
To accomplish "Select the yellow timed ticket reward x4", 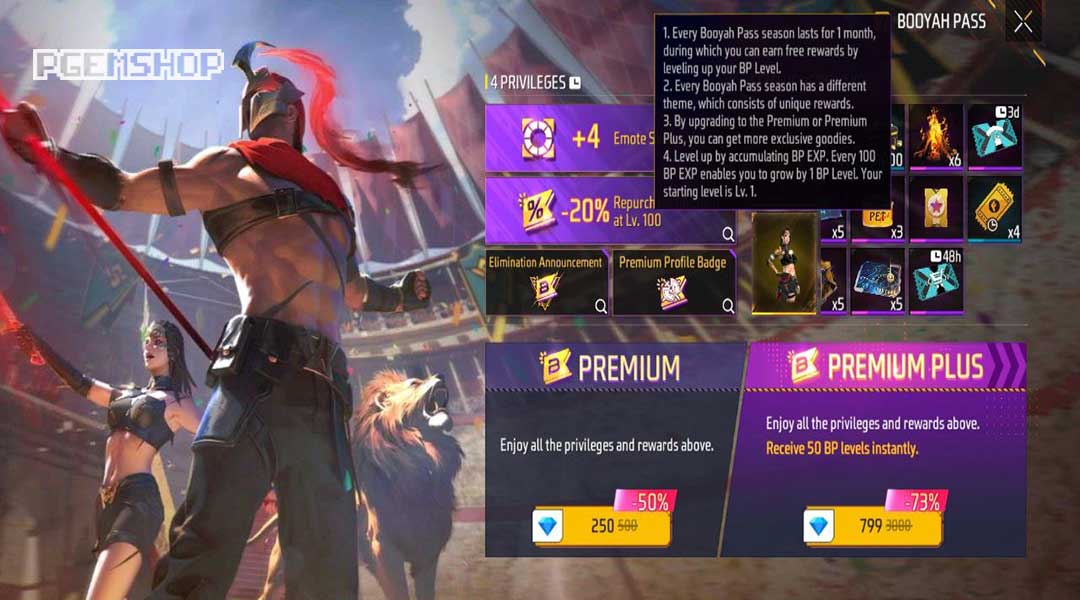I will pyautogui.click(x=994, y=208).
